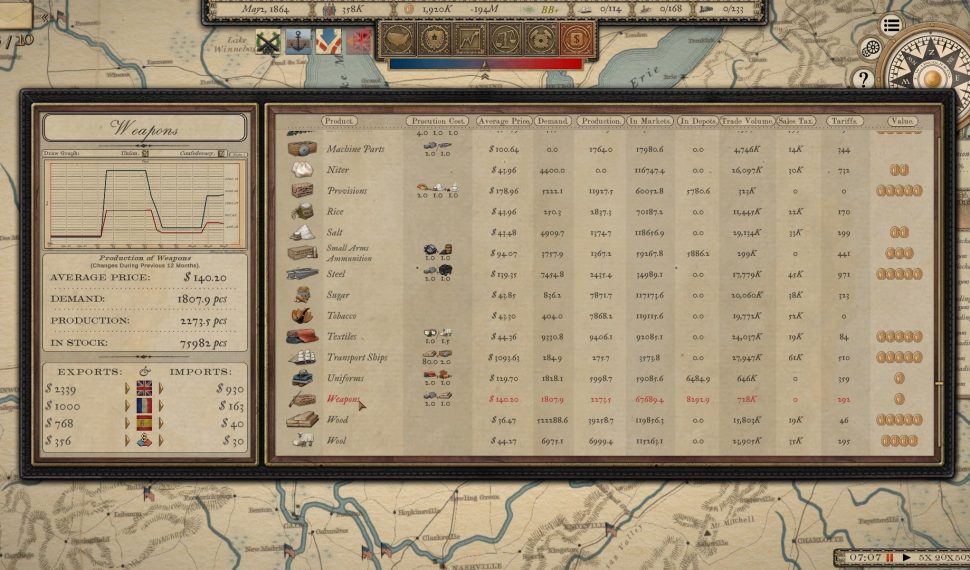Sort products by Trade Volume header
Screen dimensions: 970x570
747,121
